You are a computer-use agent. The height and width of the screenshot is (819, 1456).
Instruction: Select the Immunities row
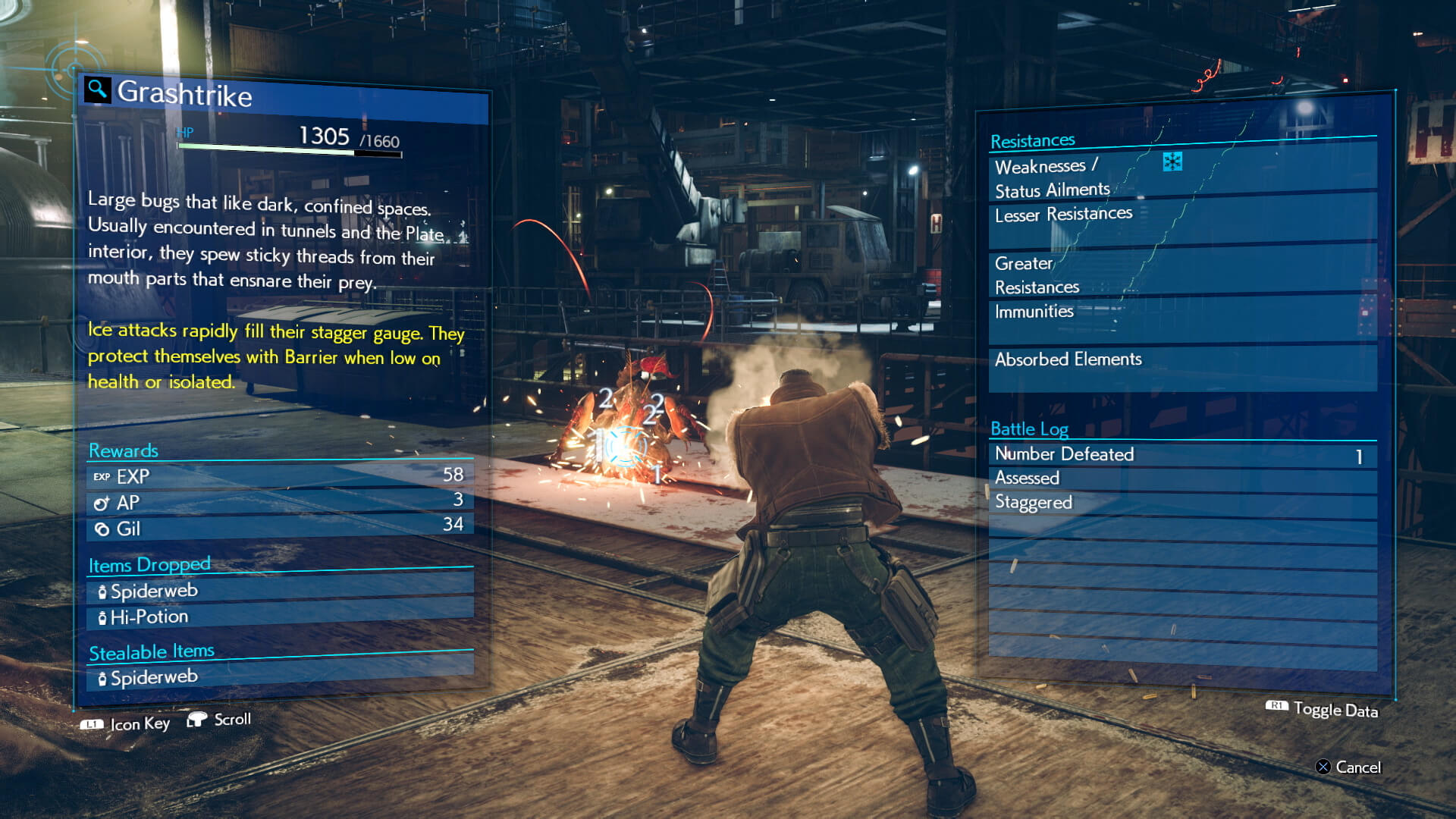1181,312
